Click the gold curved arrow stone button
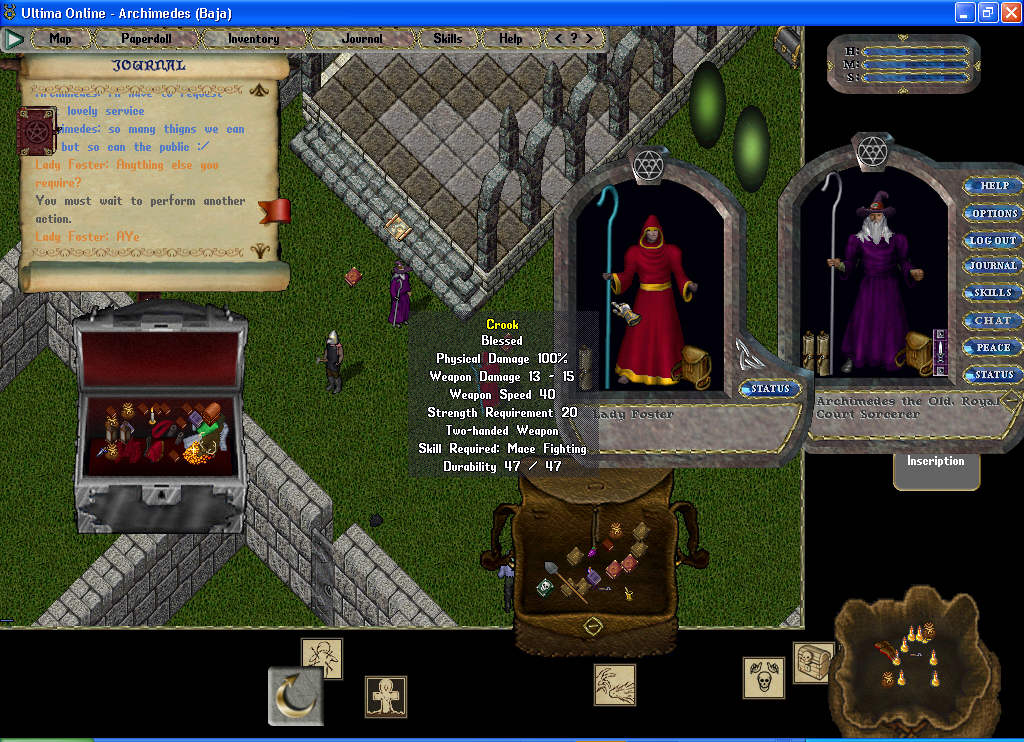This screenshot has width=1024, height=742. tap(295, 696)
